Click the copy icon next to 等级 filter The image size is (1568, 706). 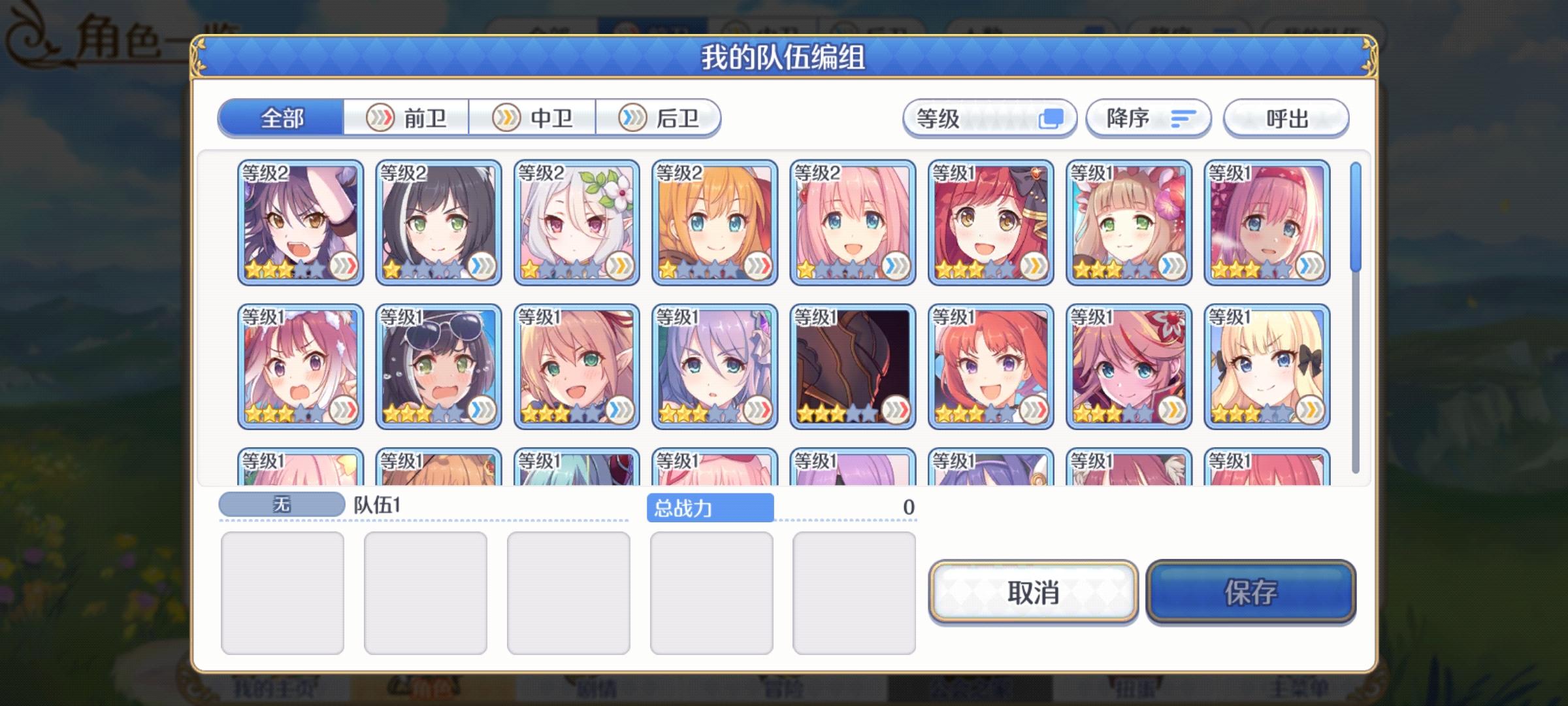click(x=1053, y=118)
